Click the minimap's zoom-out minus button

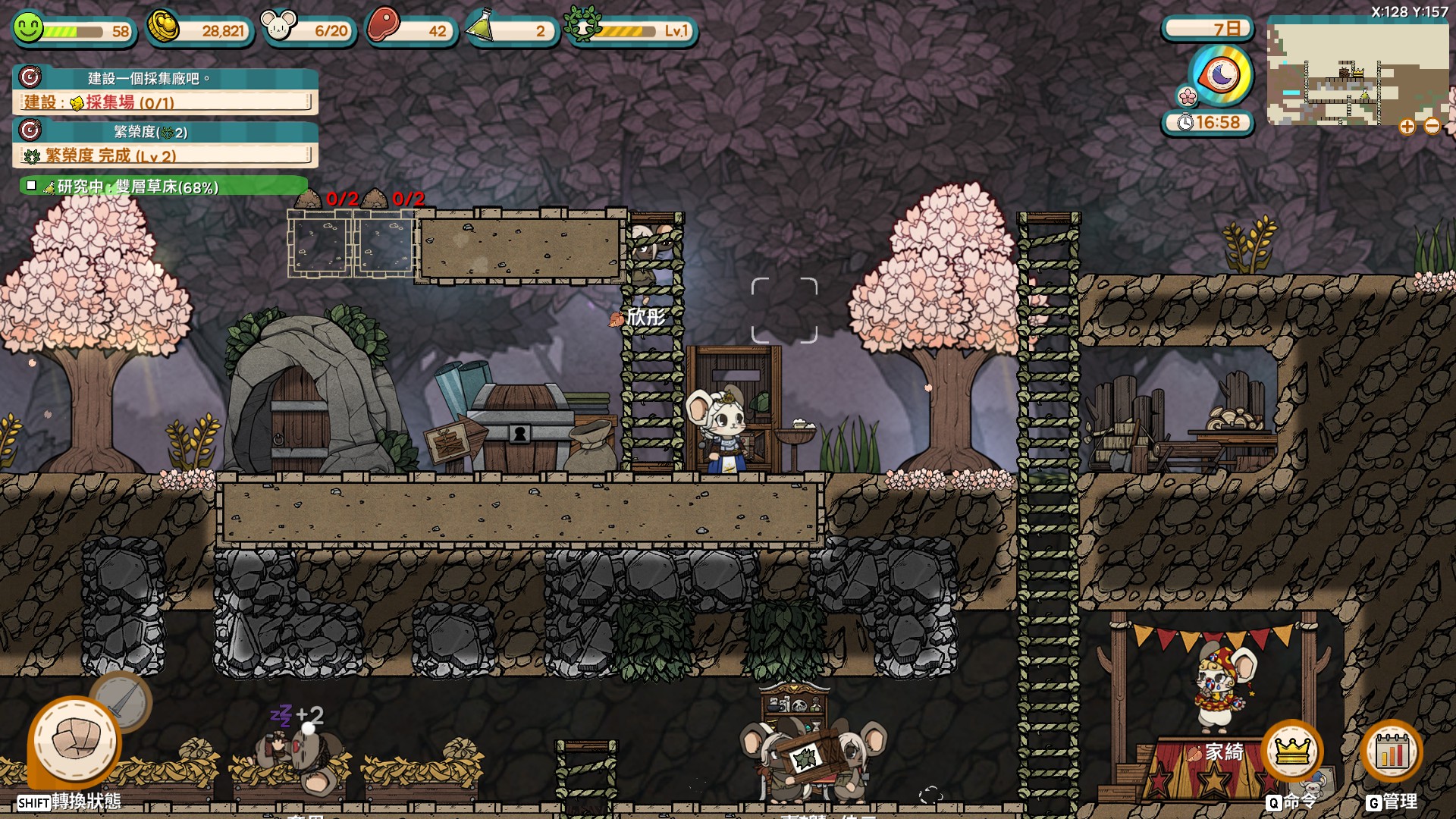pos(1432,127)
